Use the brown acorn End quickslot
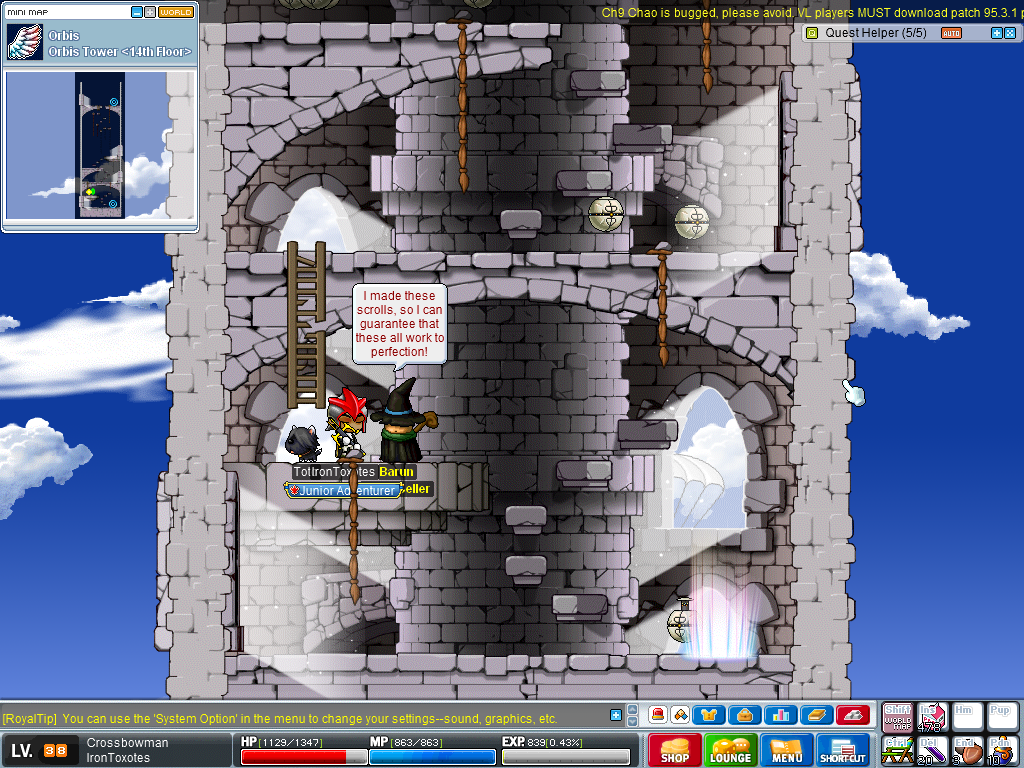This screenshot has height=768, width=1024. (x=967, y=749)
